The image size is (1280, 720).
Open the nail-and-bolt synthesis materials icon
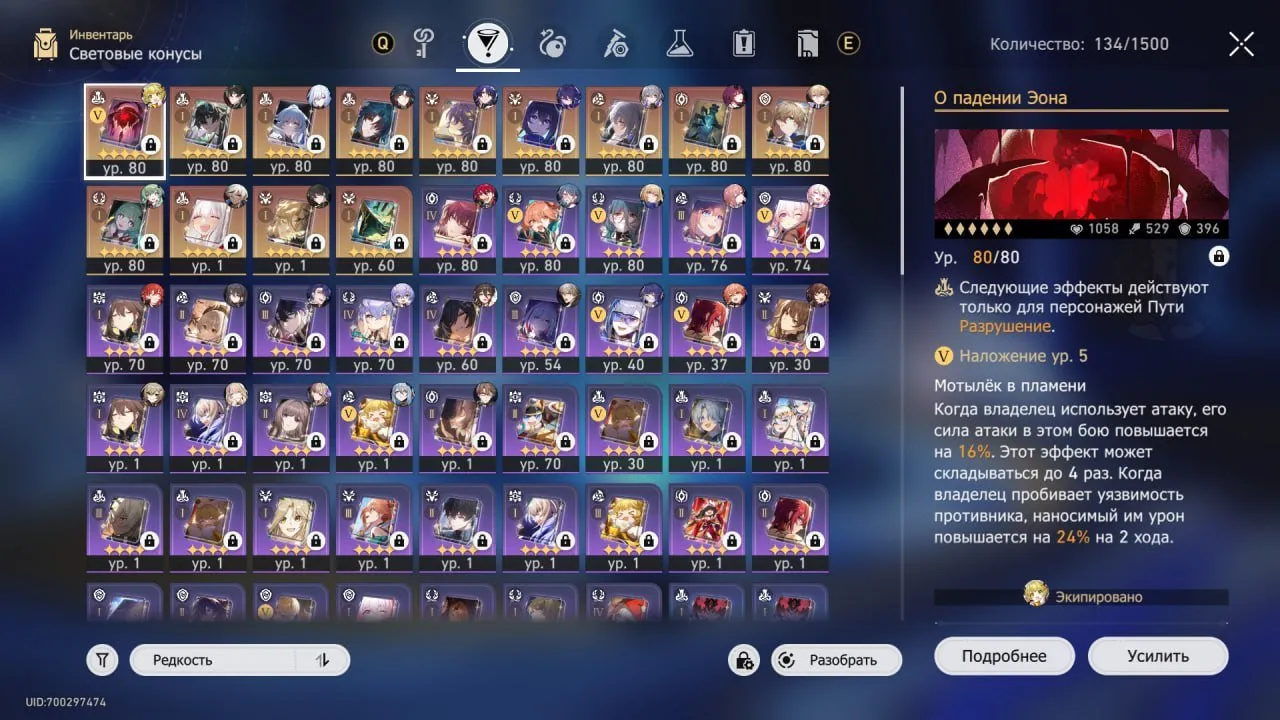[x=615, y=43]
